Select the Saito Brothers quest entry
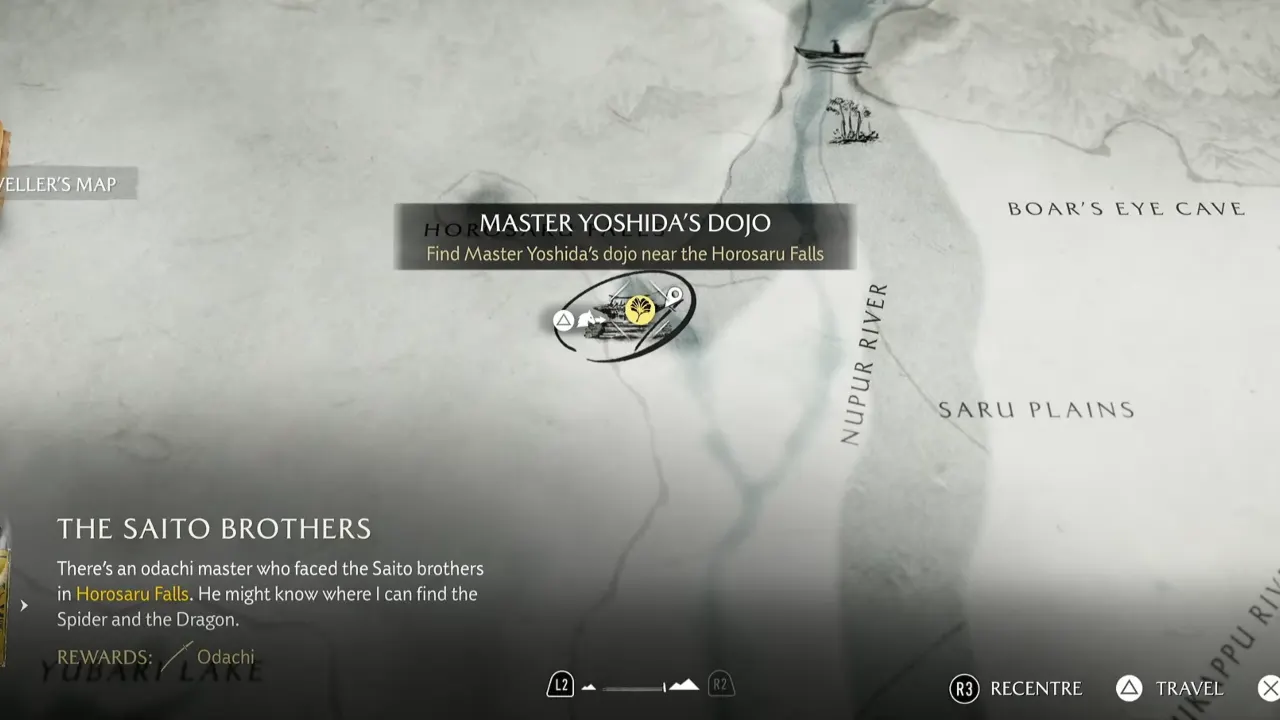This screenshot has height=720, width=1280. [214, 529]
